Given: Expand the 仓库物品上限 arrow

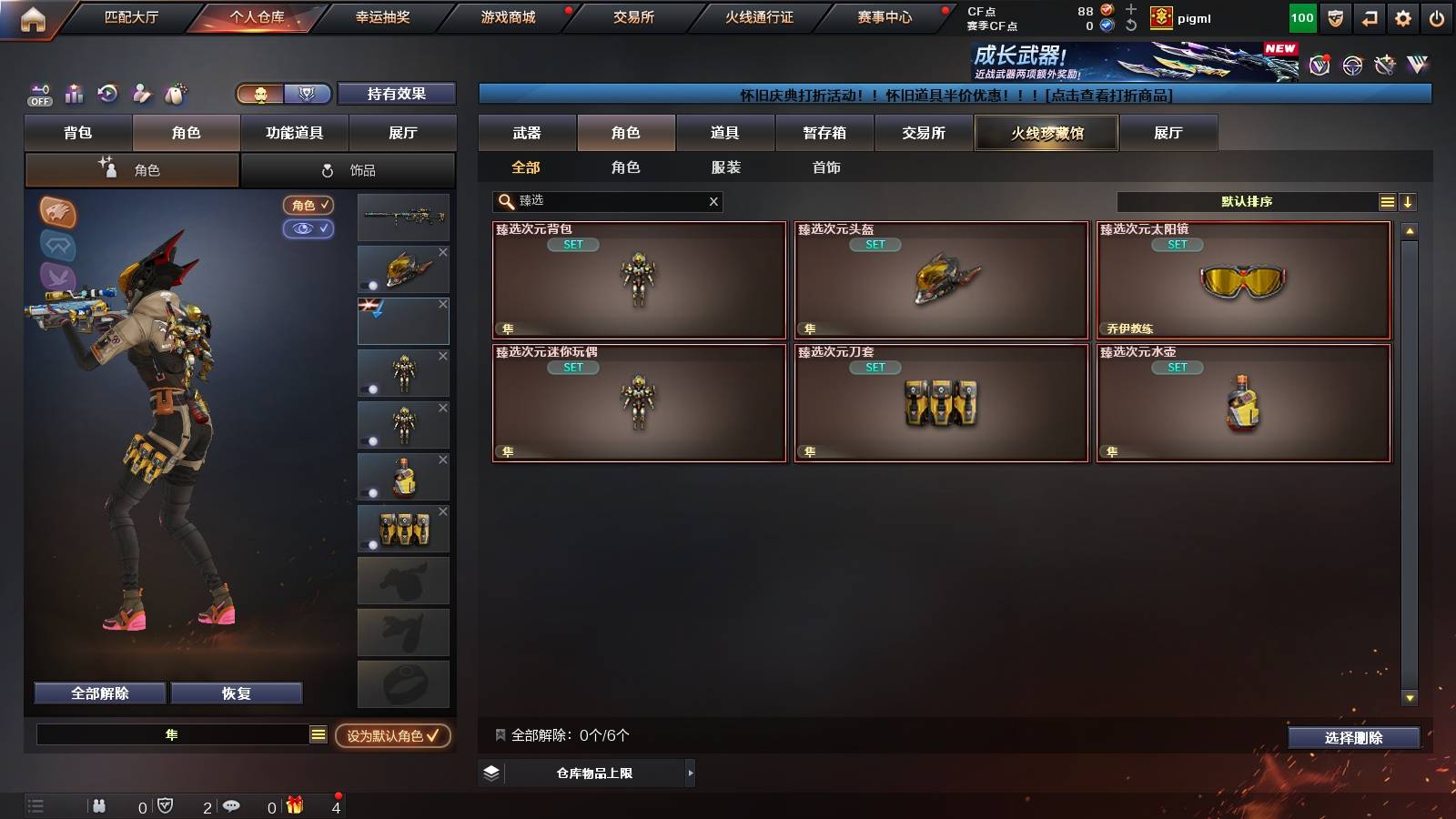Looking at the screenshot, I should point(689,773).
